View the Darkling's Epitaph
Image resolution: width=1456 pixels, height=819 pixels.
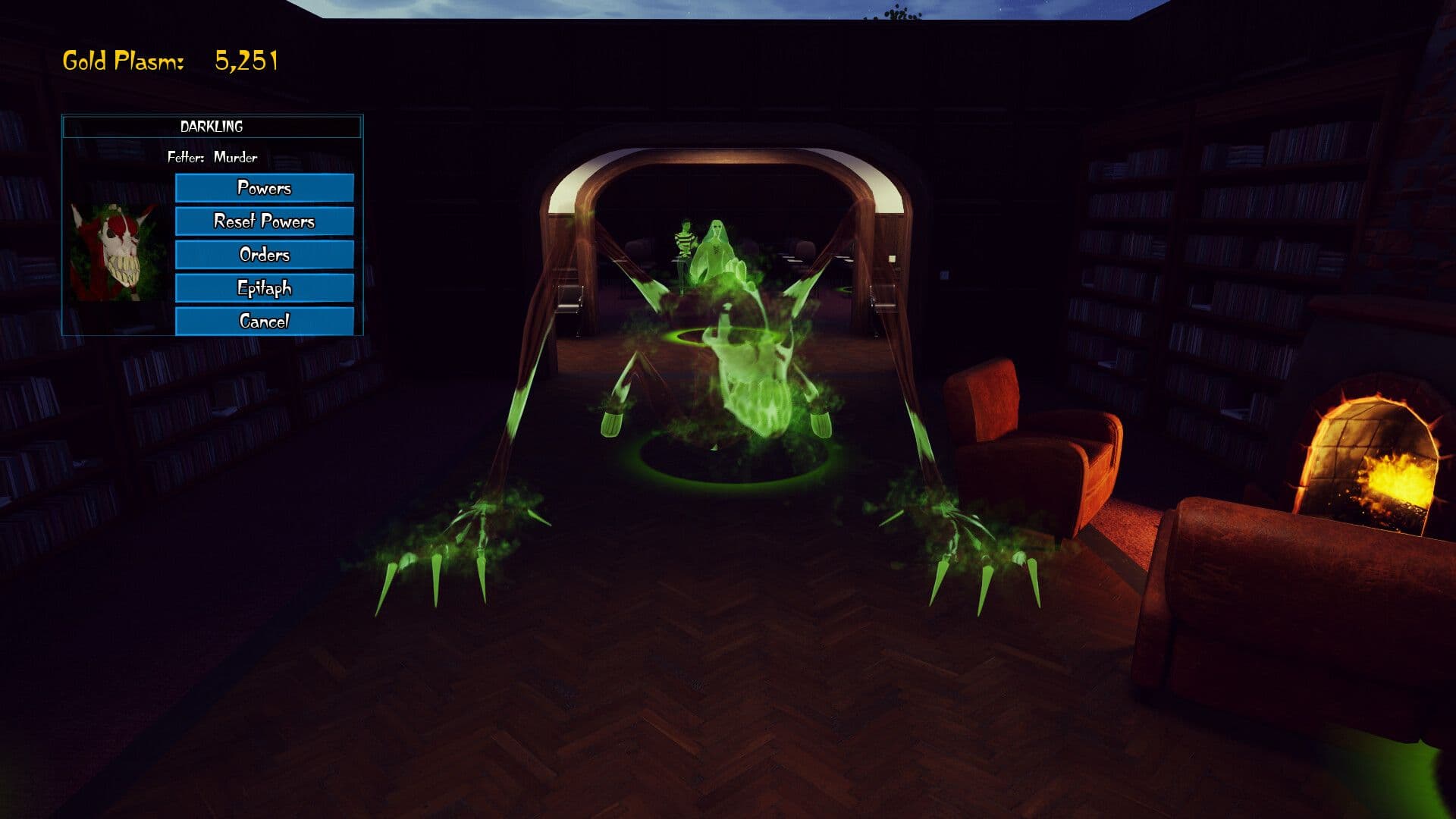tap(264, 288)
